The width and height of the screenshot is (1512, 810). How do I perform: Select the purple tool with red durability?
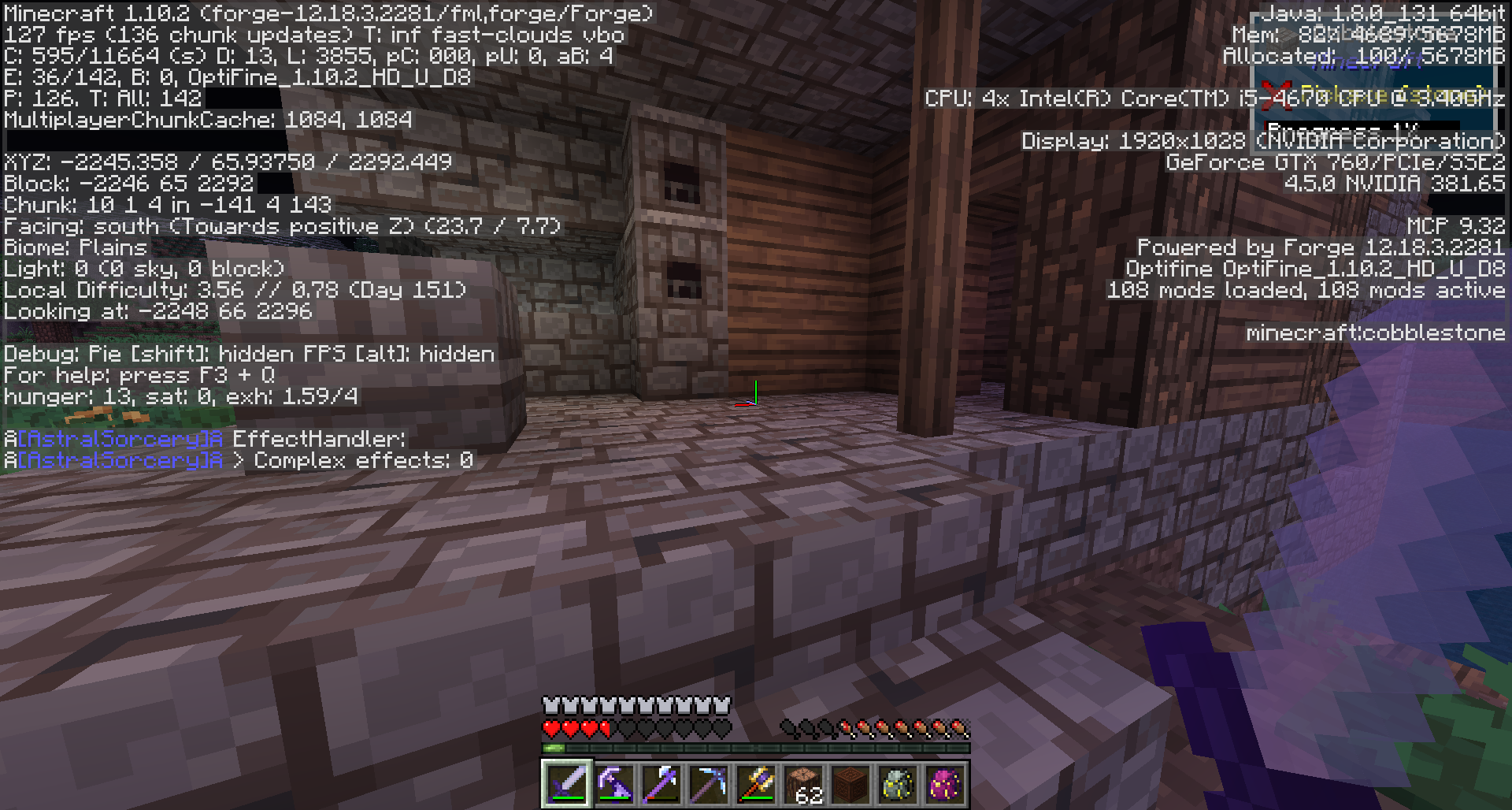(661, 784)
